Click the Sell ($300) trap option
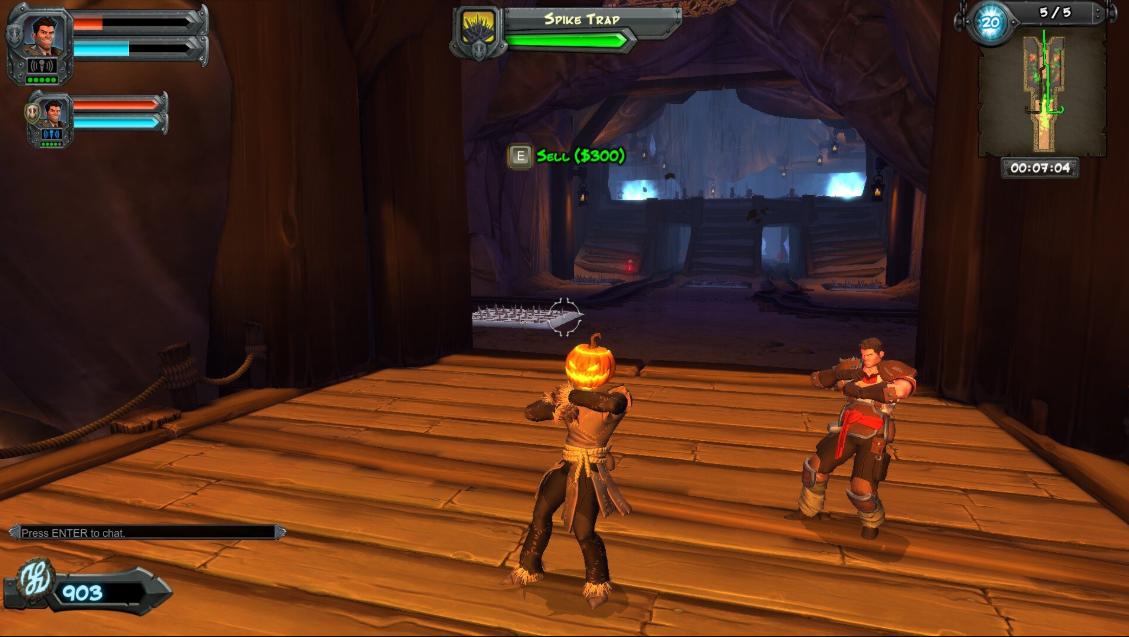The image size is (1129, 637). pos(568,156)
